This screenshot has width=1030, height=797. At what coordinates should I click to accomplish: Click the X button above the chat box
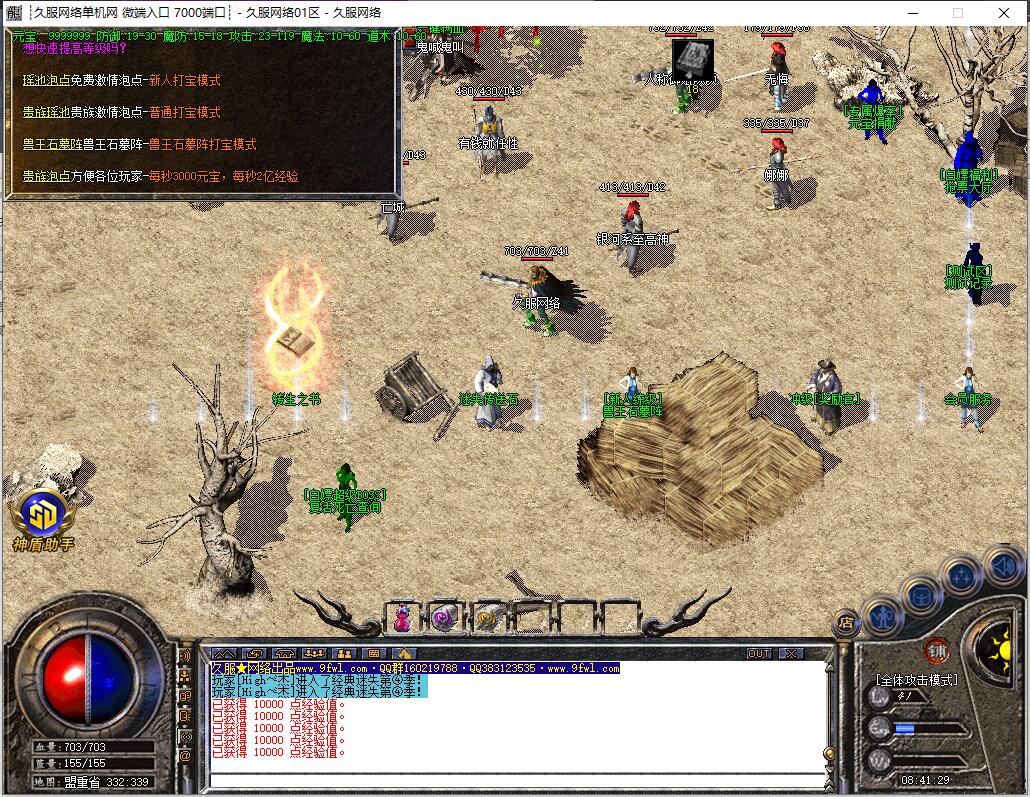(790, 653)
